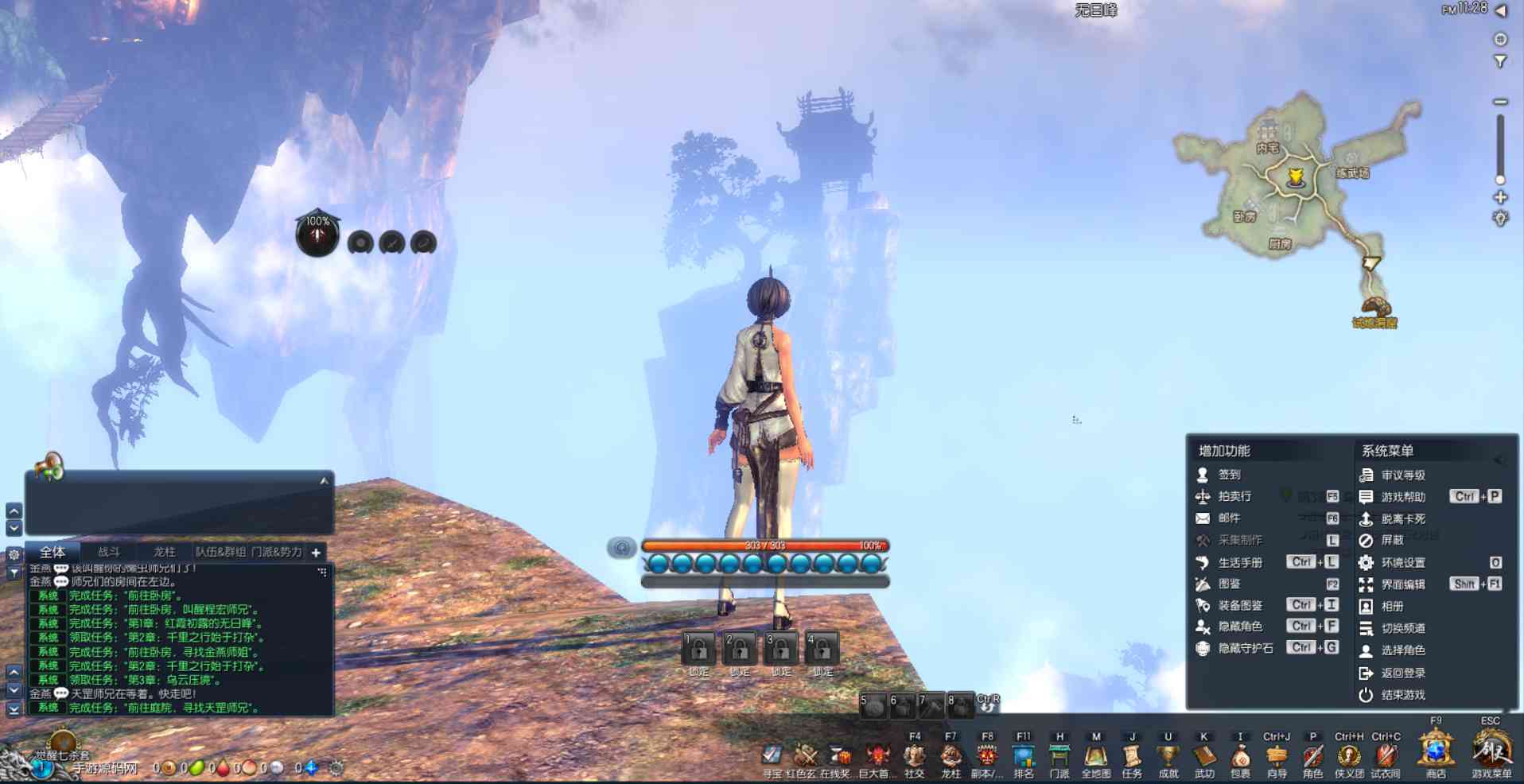Open the 包裹 bag icon

point(1240,756)
